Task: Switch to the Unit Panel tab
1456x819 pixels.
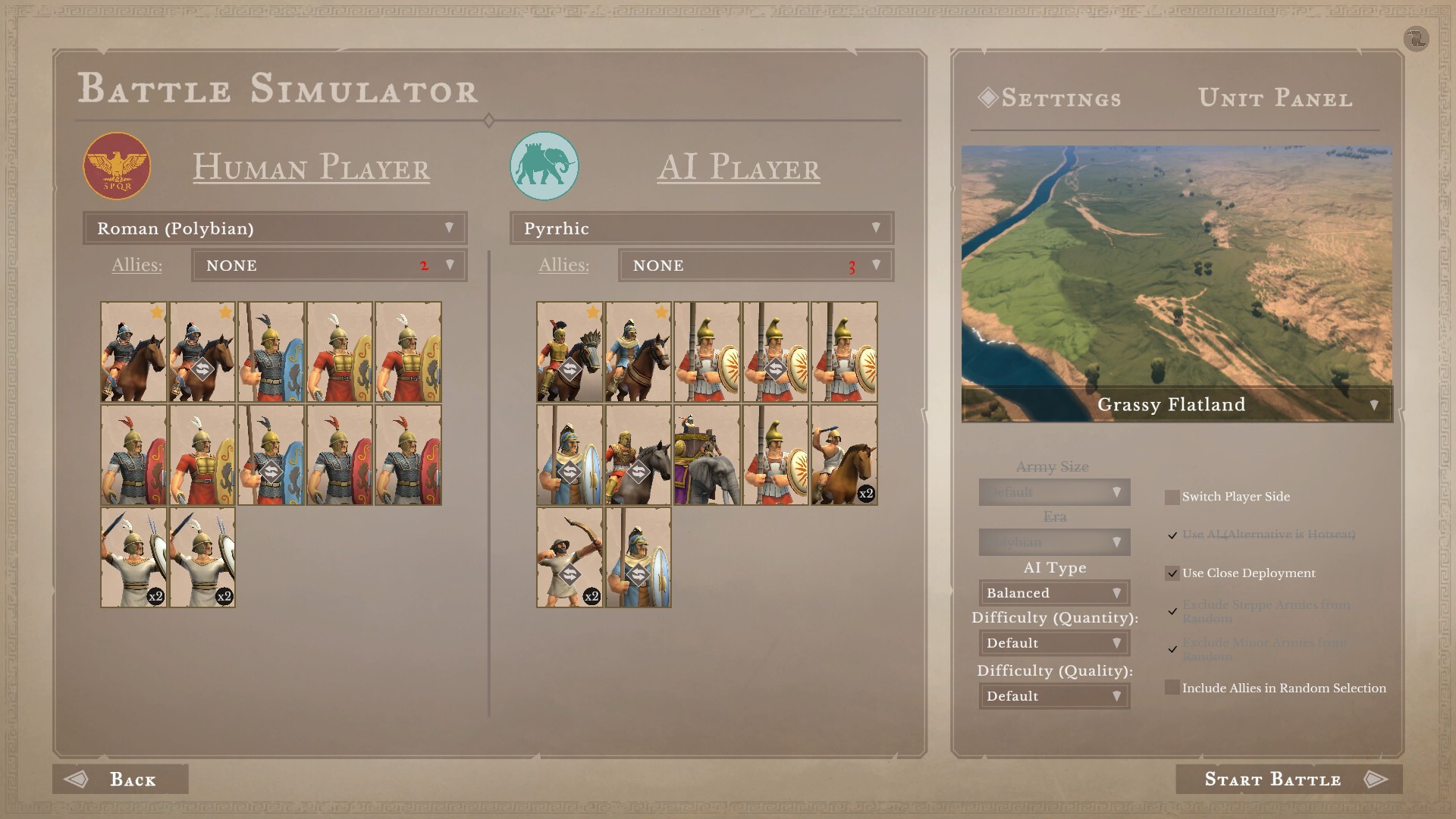Action: coord(1275,99)
